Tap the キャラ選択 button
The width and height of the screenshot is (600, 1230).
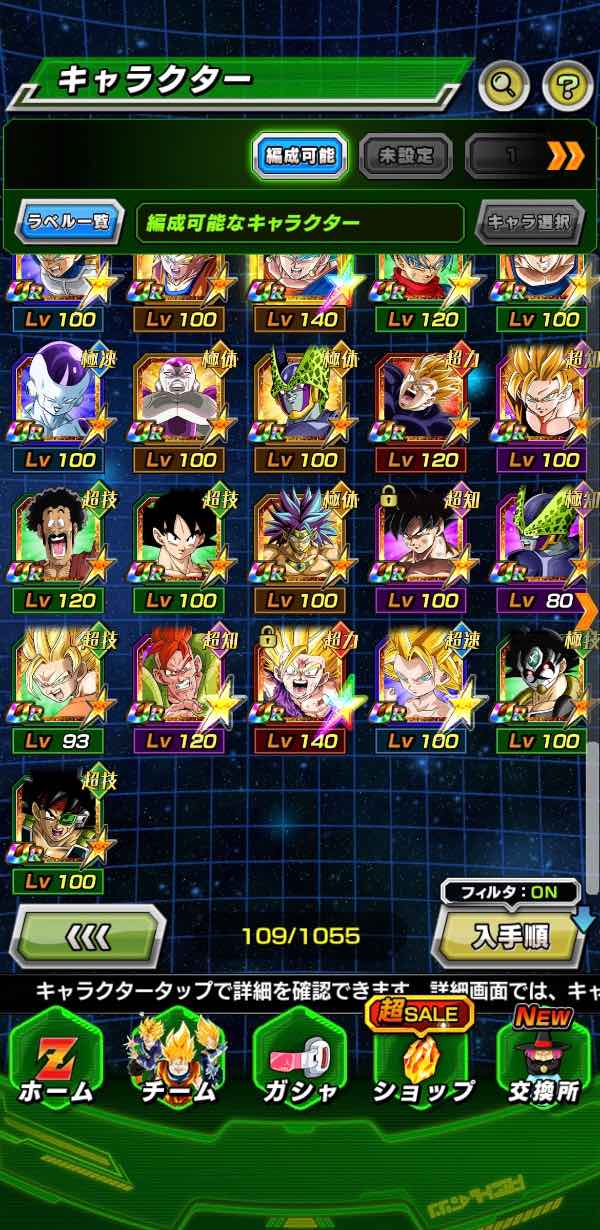tap(529, 222)
